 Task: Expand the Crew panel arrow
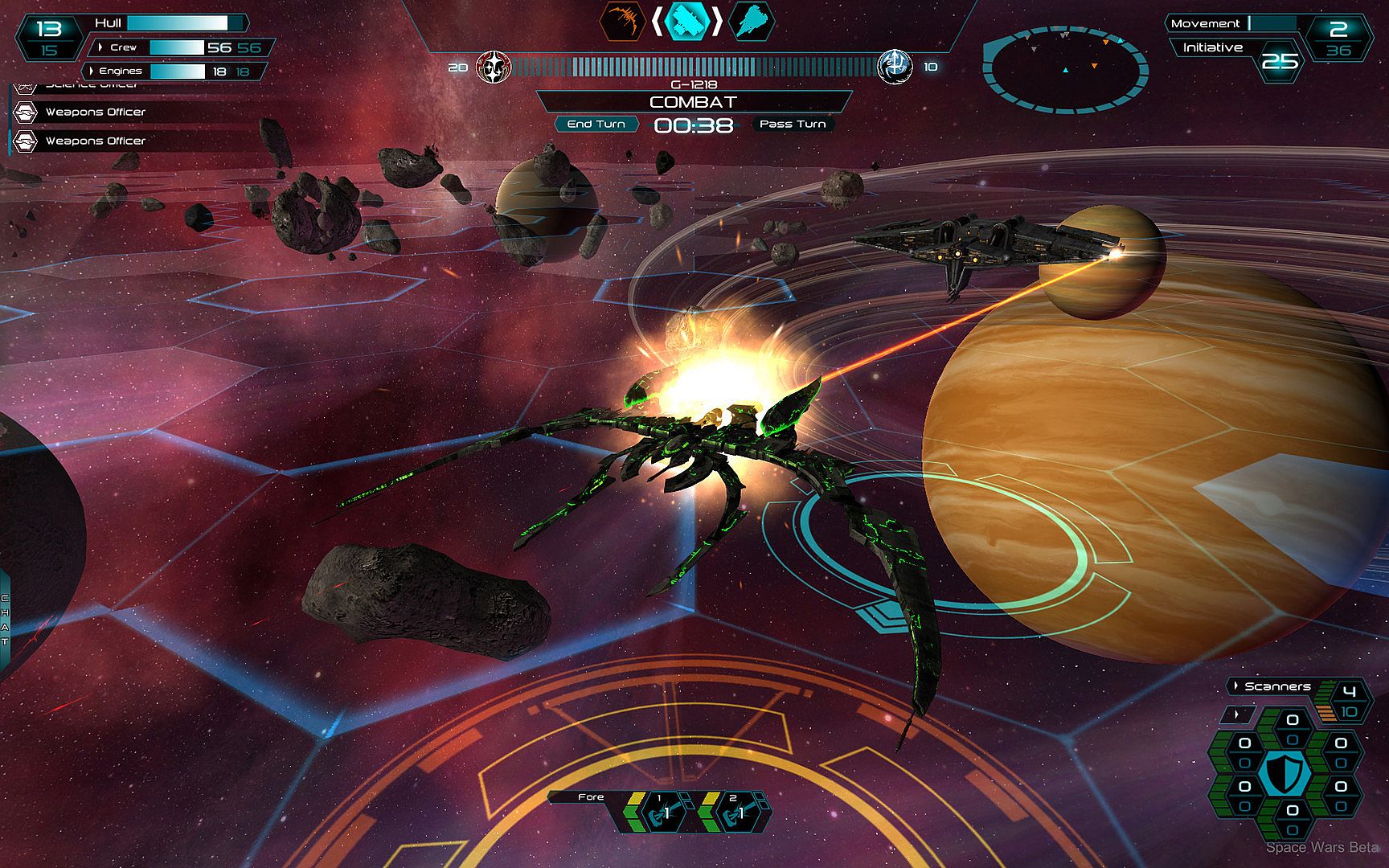click(101, 47)
